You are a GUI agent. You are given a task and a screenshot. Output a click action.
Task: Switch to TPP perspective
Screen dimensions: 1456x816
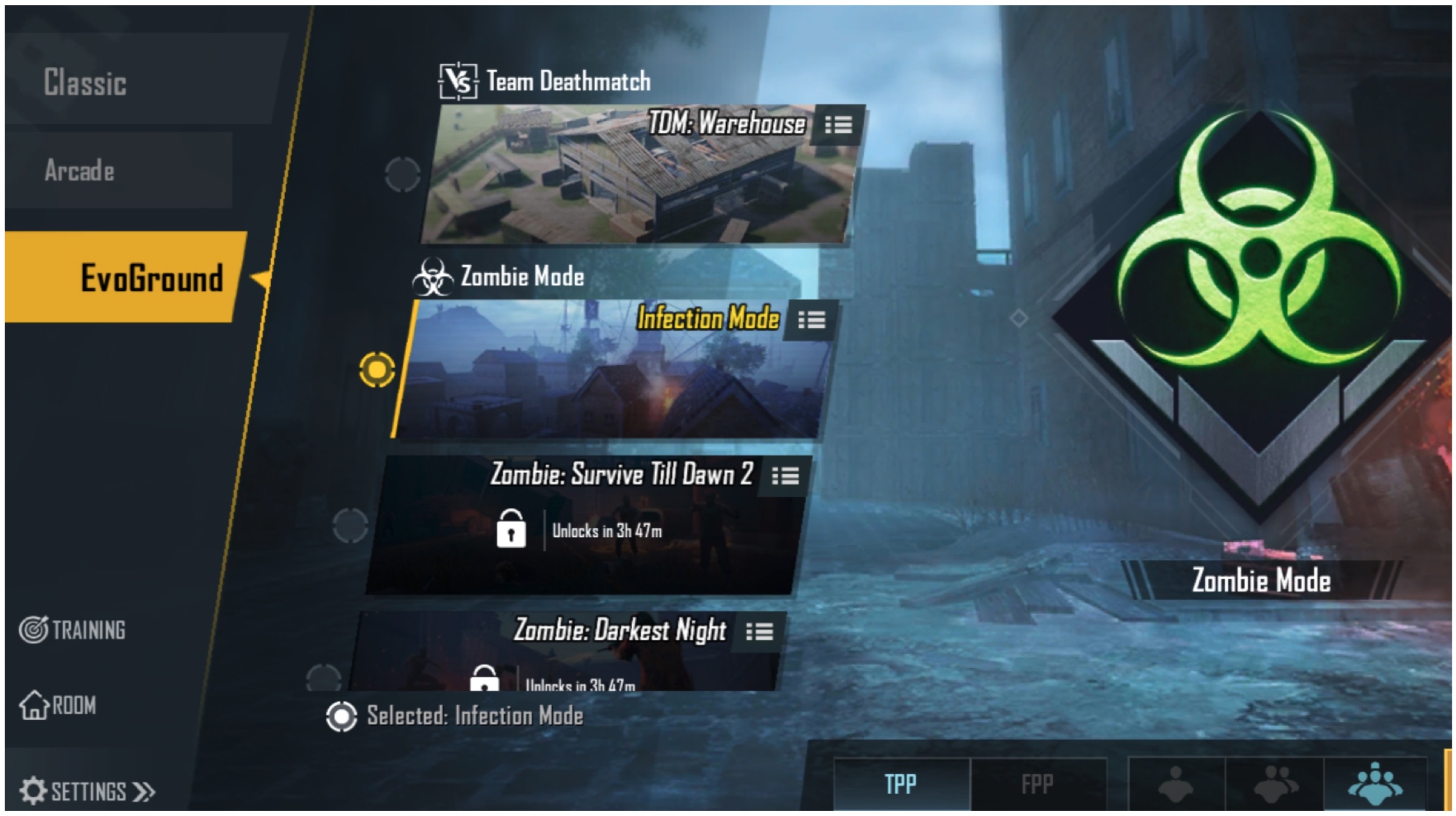(900, 784)
